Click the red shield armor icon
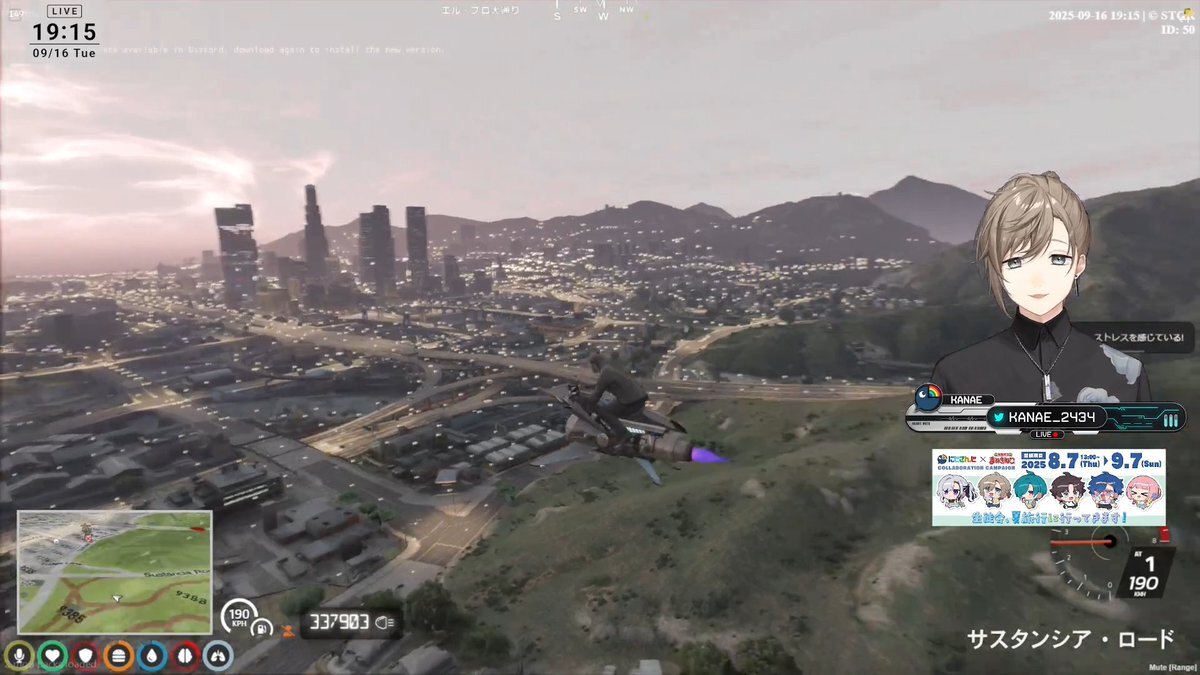The width and height of the screenshot is (1200, 675). (x=85, y=656)
